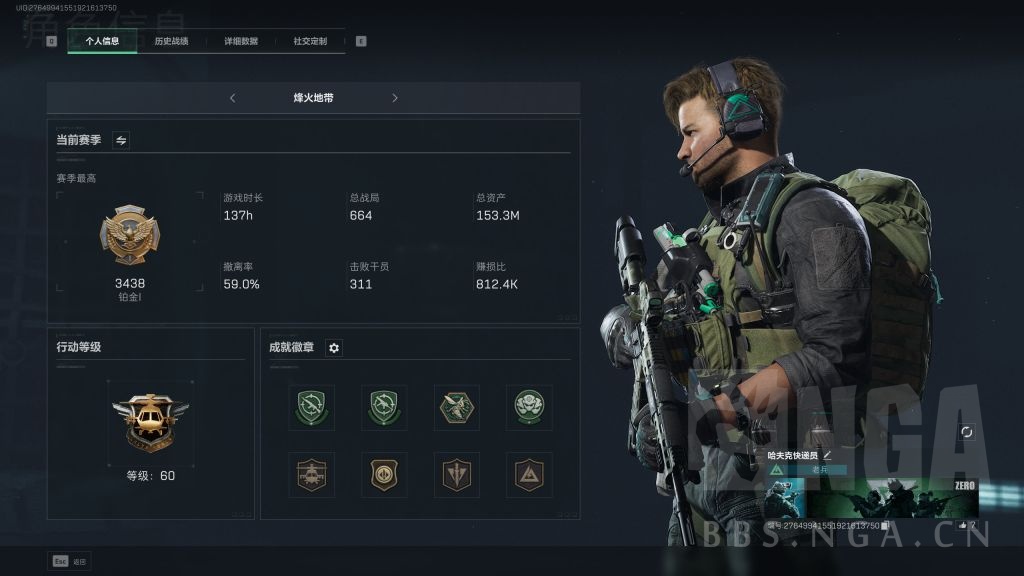Image resolution: width=1024 pixels, height=576 pixels.
Task: Select the wasp hexagon achievement badge
Action: pyautogui.click(x=456, y=407)
